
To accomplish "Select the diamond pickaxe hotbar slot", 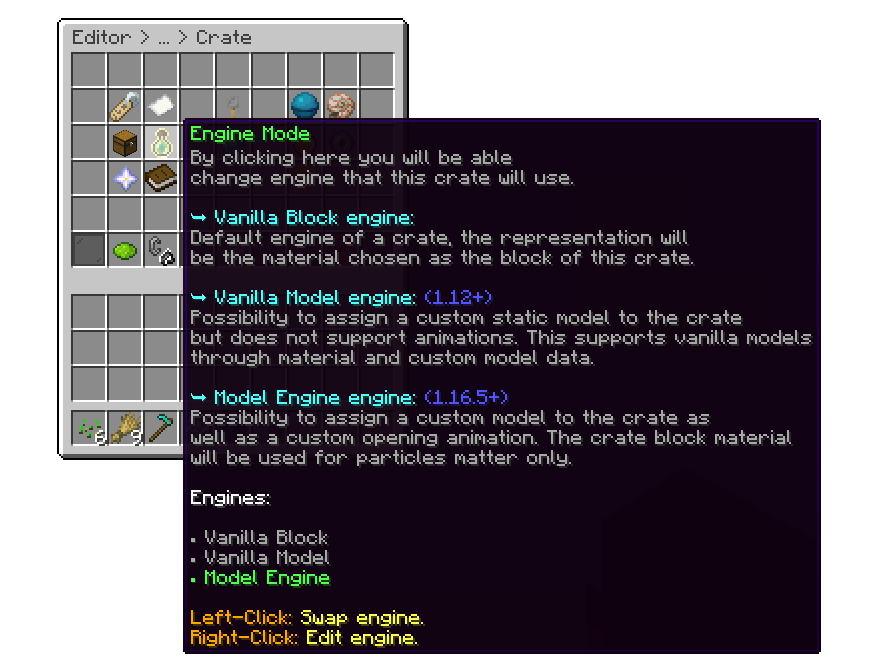I will (161, 430).
